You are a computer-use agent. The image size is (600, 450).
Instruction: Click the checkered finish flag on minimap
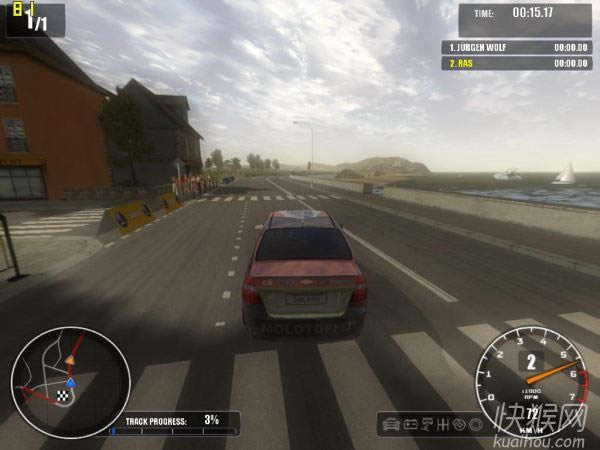(x=63, y=397)
